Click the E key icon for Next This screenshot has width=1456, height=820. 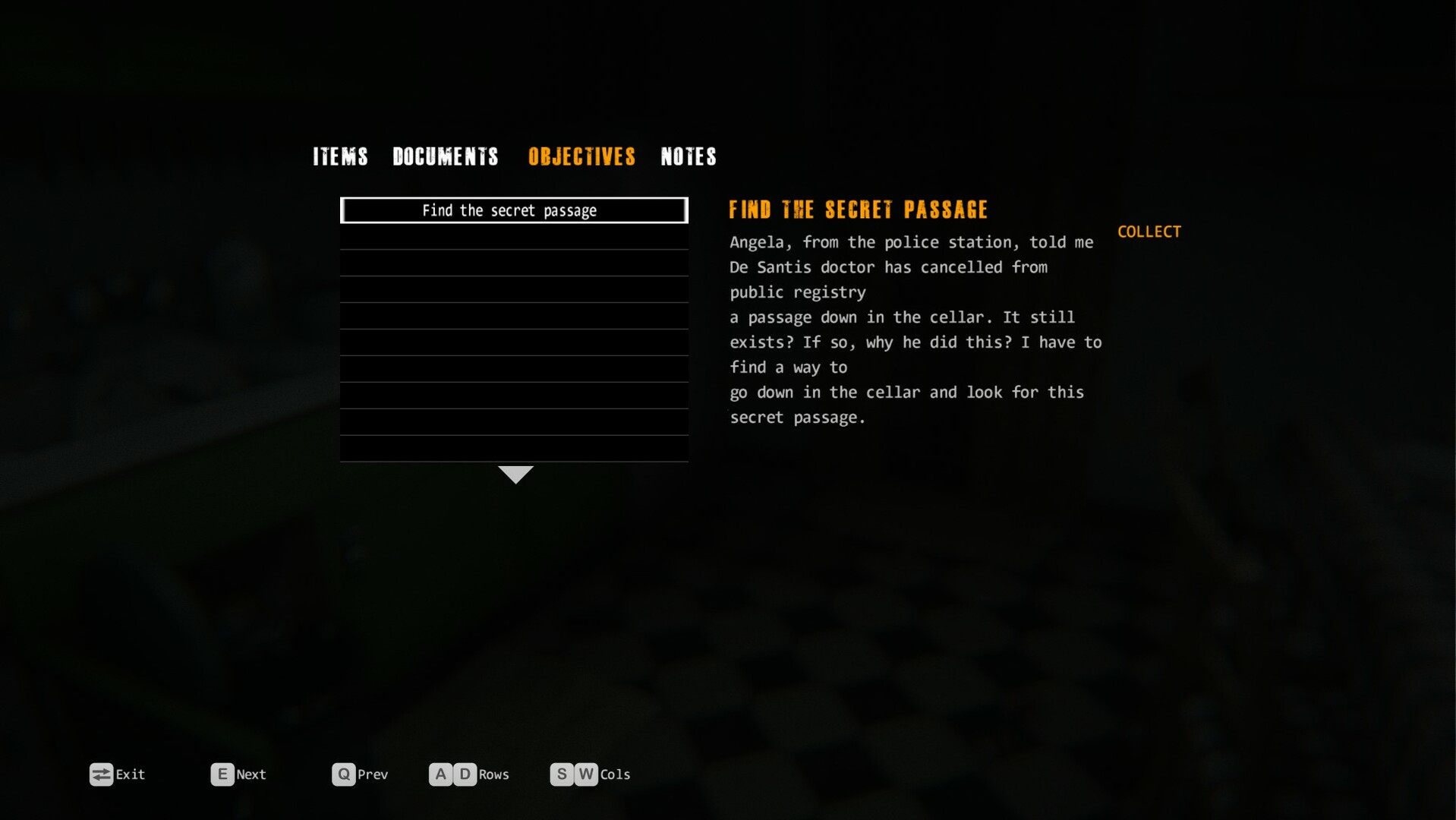pyautogui.click(x=222, y=774)
